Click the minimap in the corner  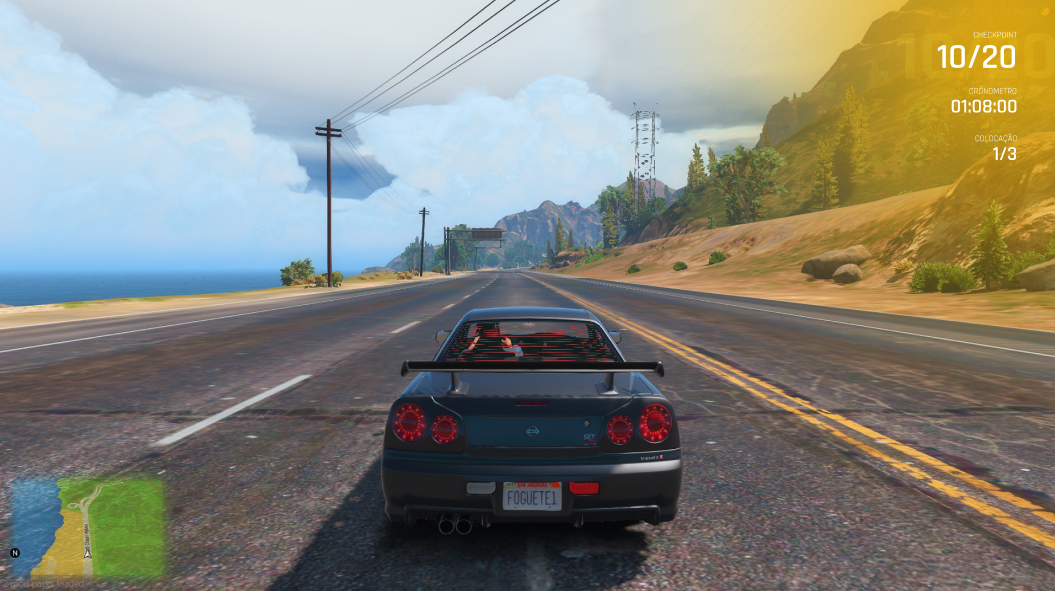87,527
